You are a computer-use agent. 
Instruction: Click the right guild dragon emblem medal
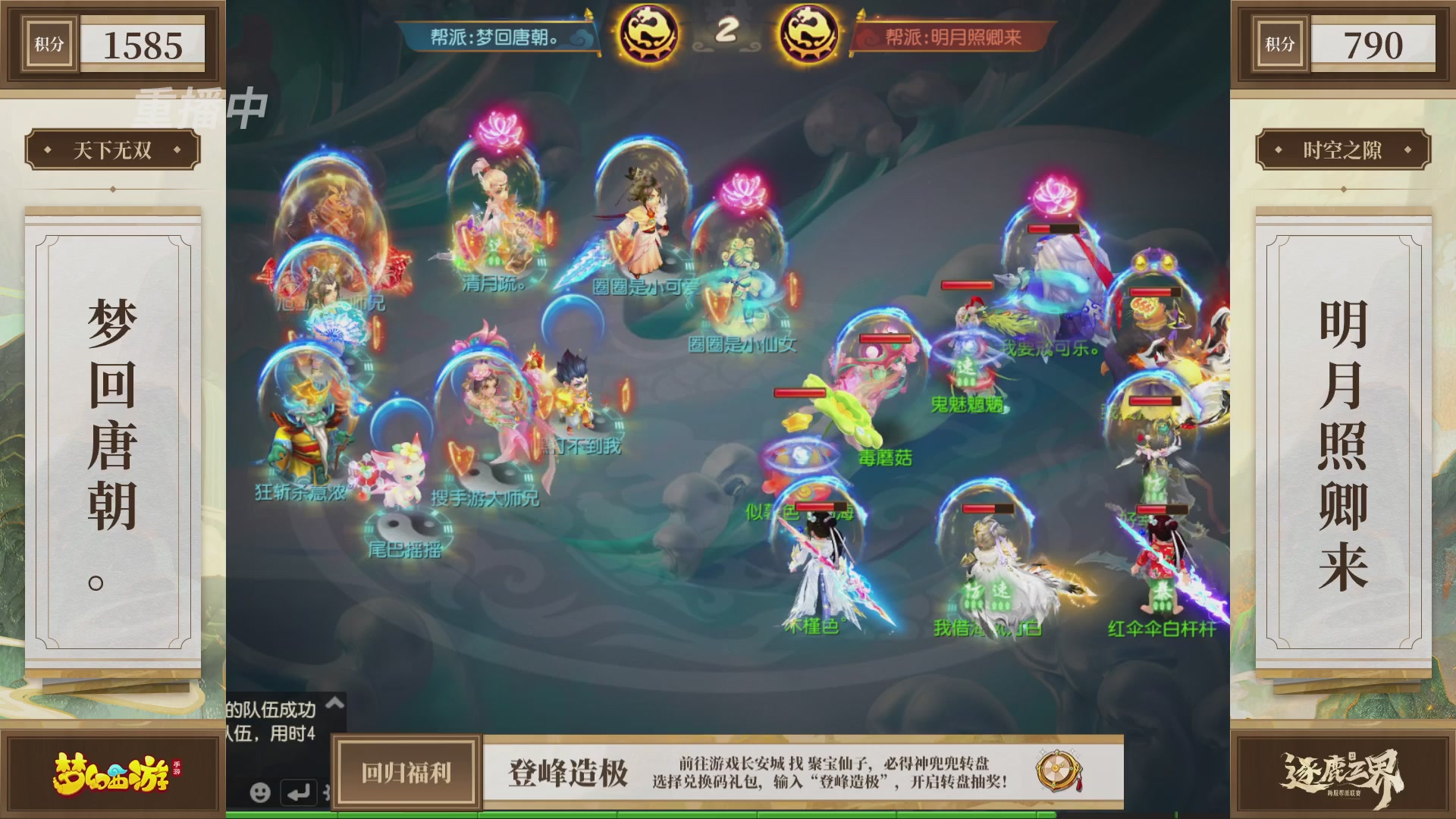pyautogui.click(x=807, y=32)
